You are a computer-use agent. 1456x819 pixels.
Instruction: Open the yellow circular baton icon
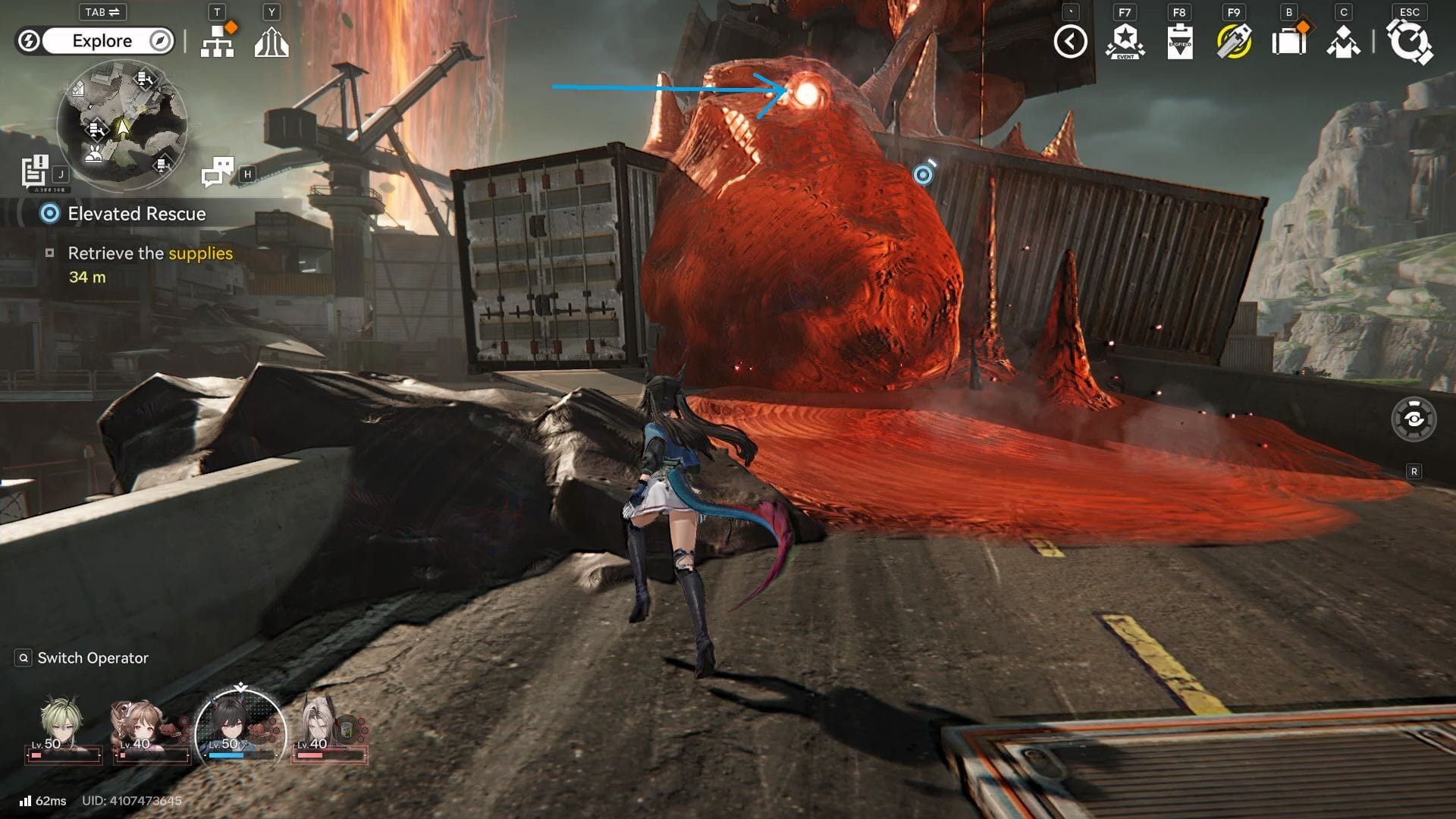[x=1234, y=42]
